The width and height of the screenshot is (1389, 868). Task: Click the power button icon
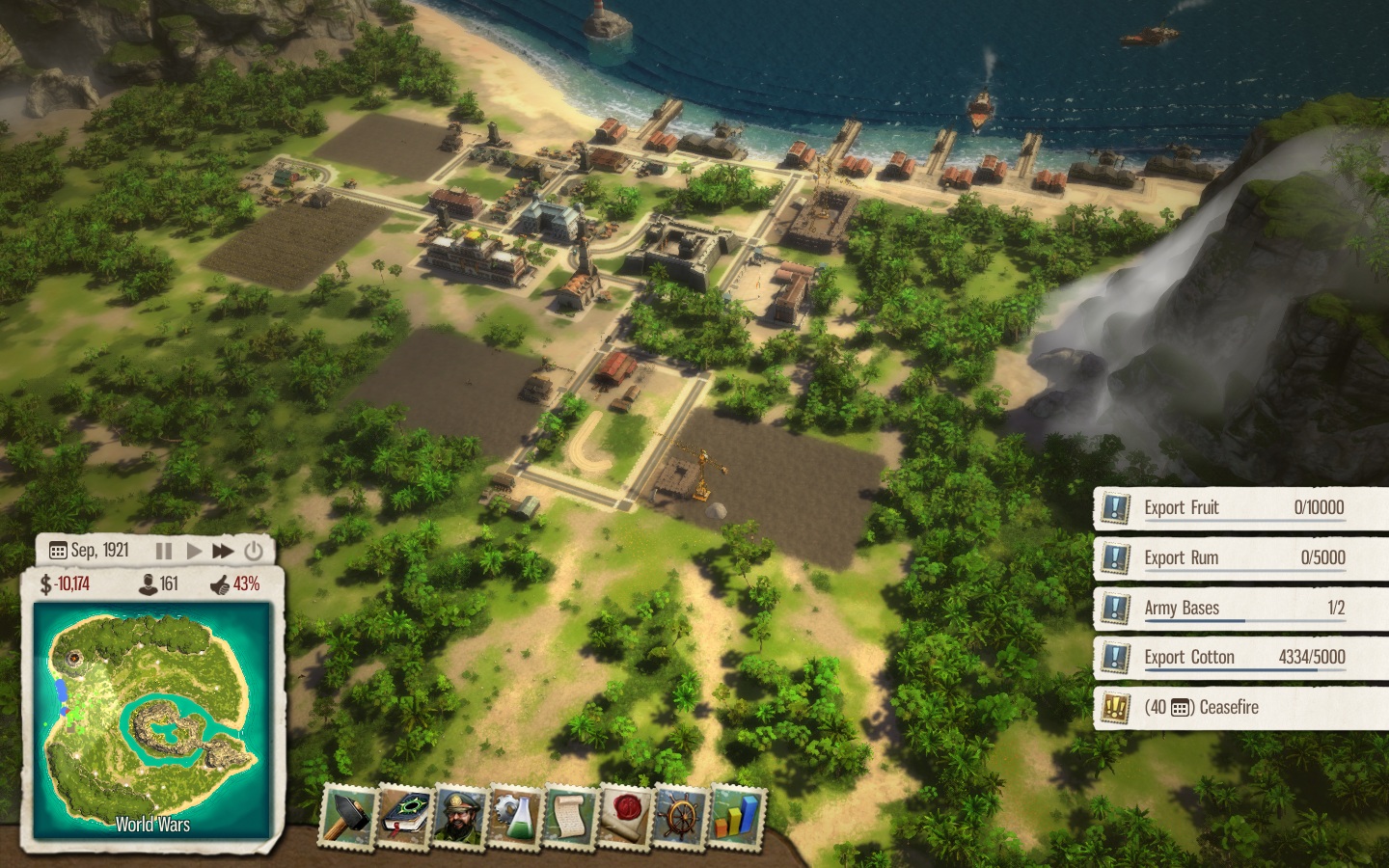[x=254, y=551]
